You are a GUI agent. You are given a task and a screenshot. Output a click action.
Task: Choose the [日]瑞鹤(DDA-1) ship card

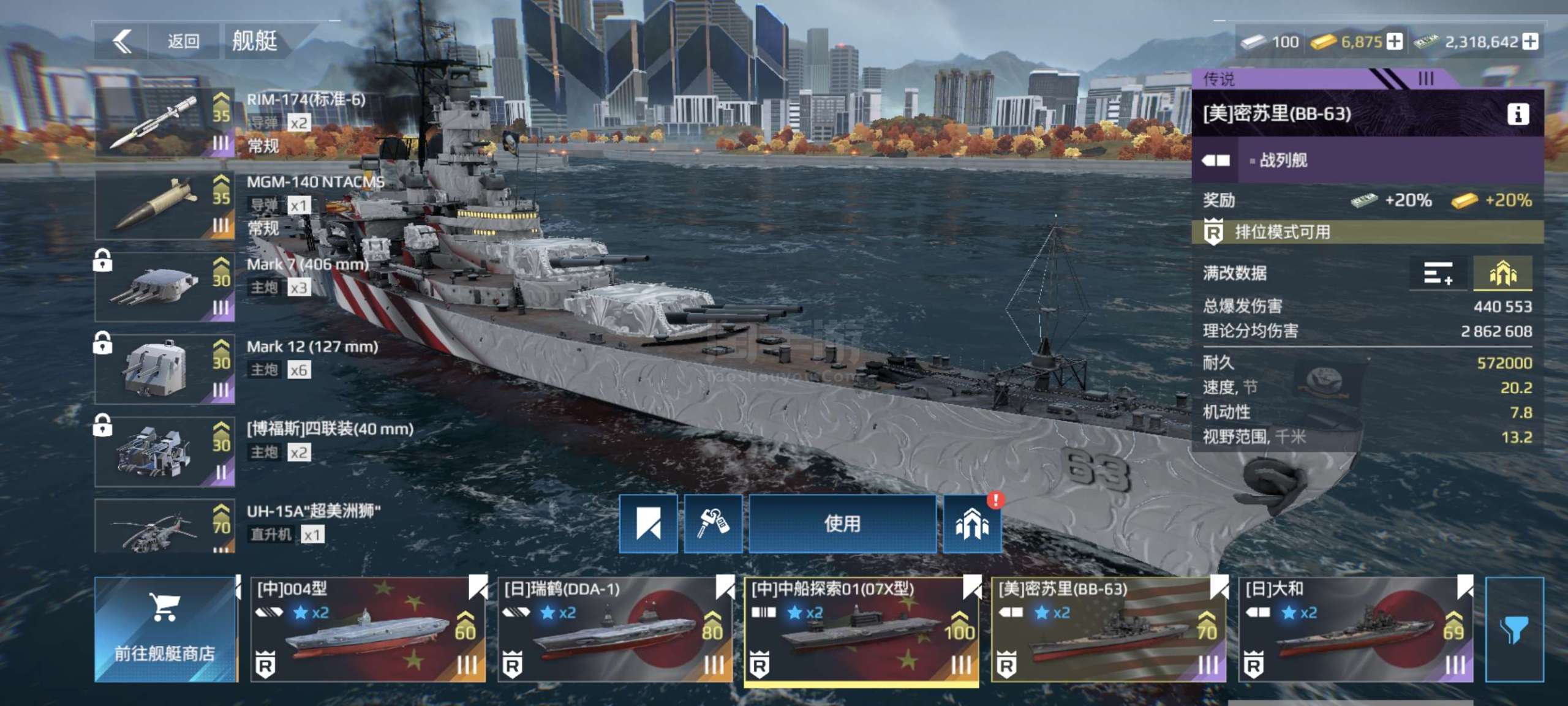pos(614,629)
